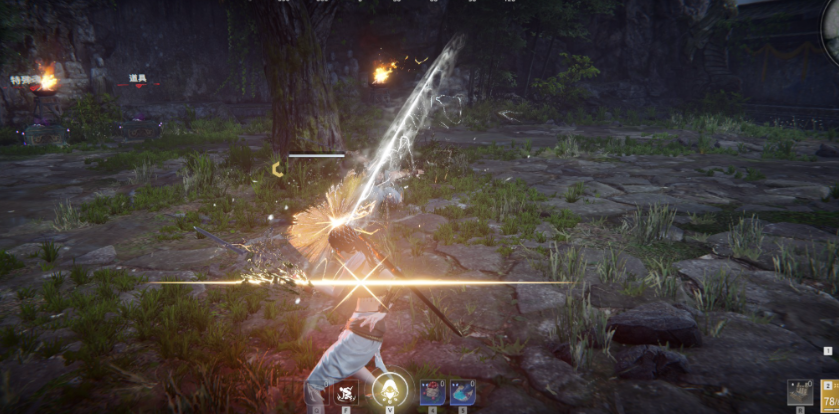Activate the glowing hooded figure skill
This screenshot has height=414, width=839.
[x=389, y=391]
